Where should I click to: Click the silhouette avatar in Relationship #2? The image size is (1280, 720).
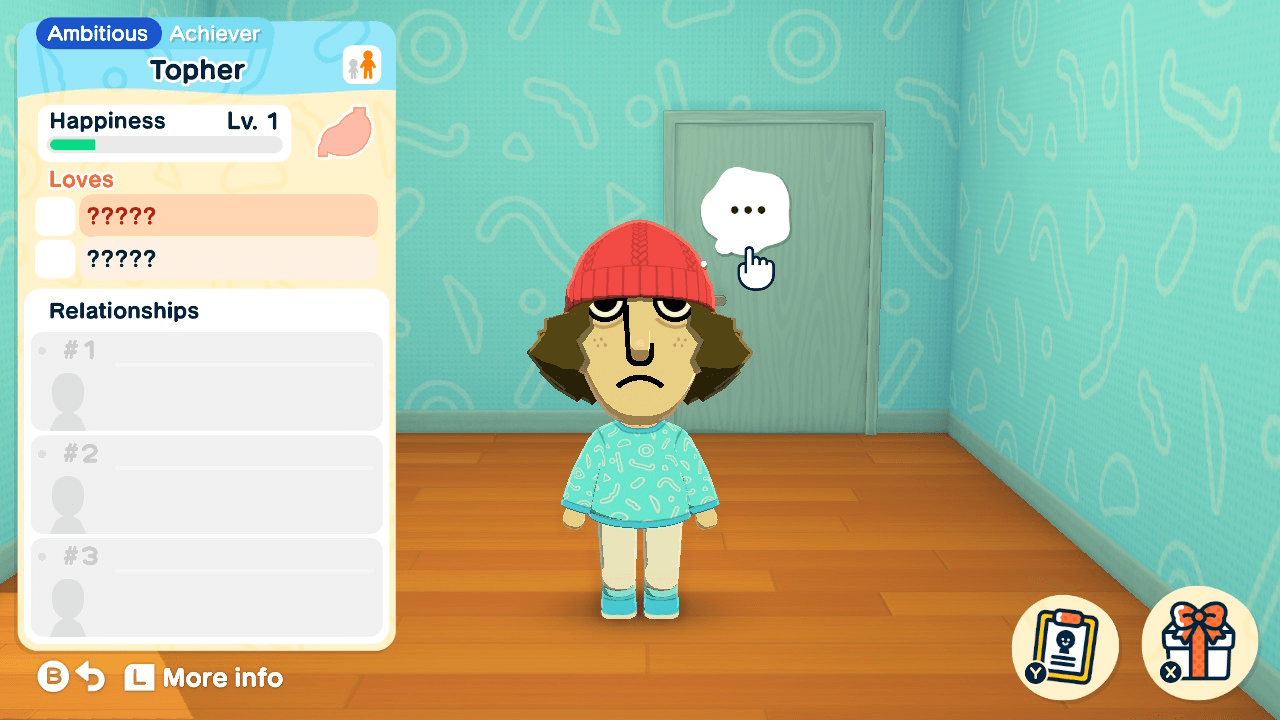(68, 498)
